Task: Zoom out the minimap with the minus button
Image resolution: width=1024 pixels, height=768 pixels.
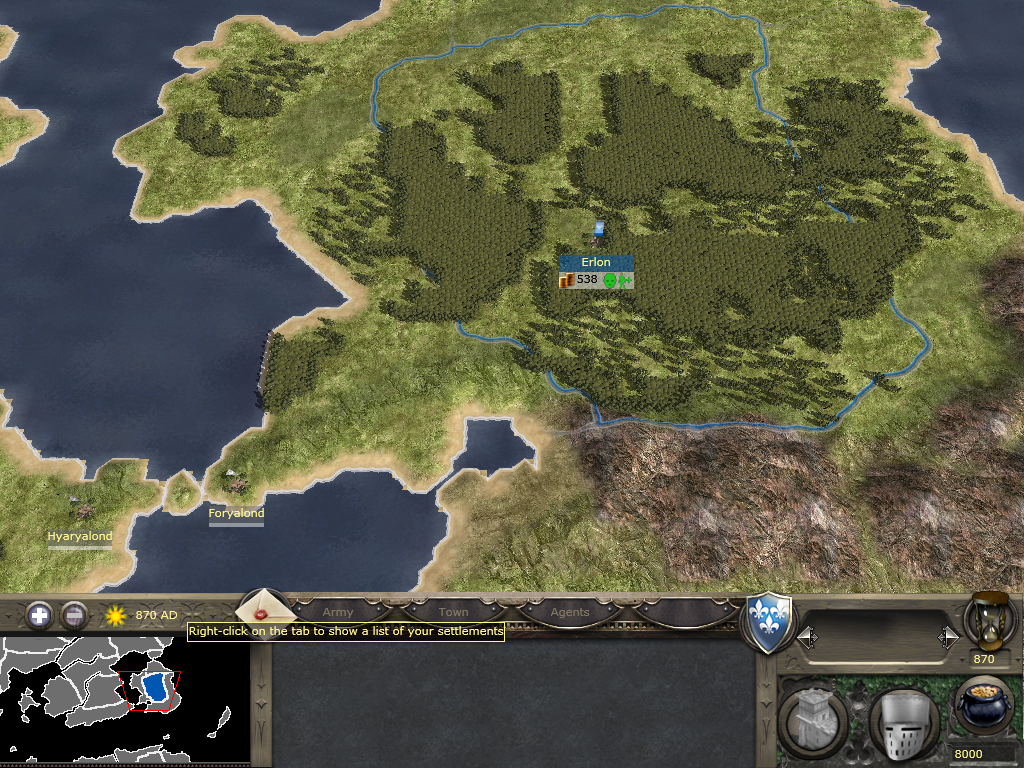Action: [73, 615]
